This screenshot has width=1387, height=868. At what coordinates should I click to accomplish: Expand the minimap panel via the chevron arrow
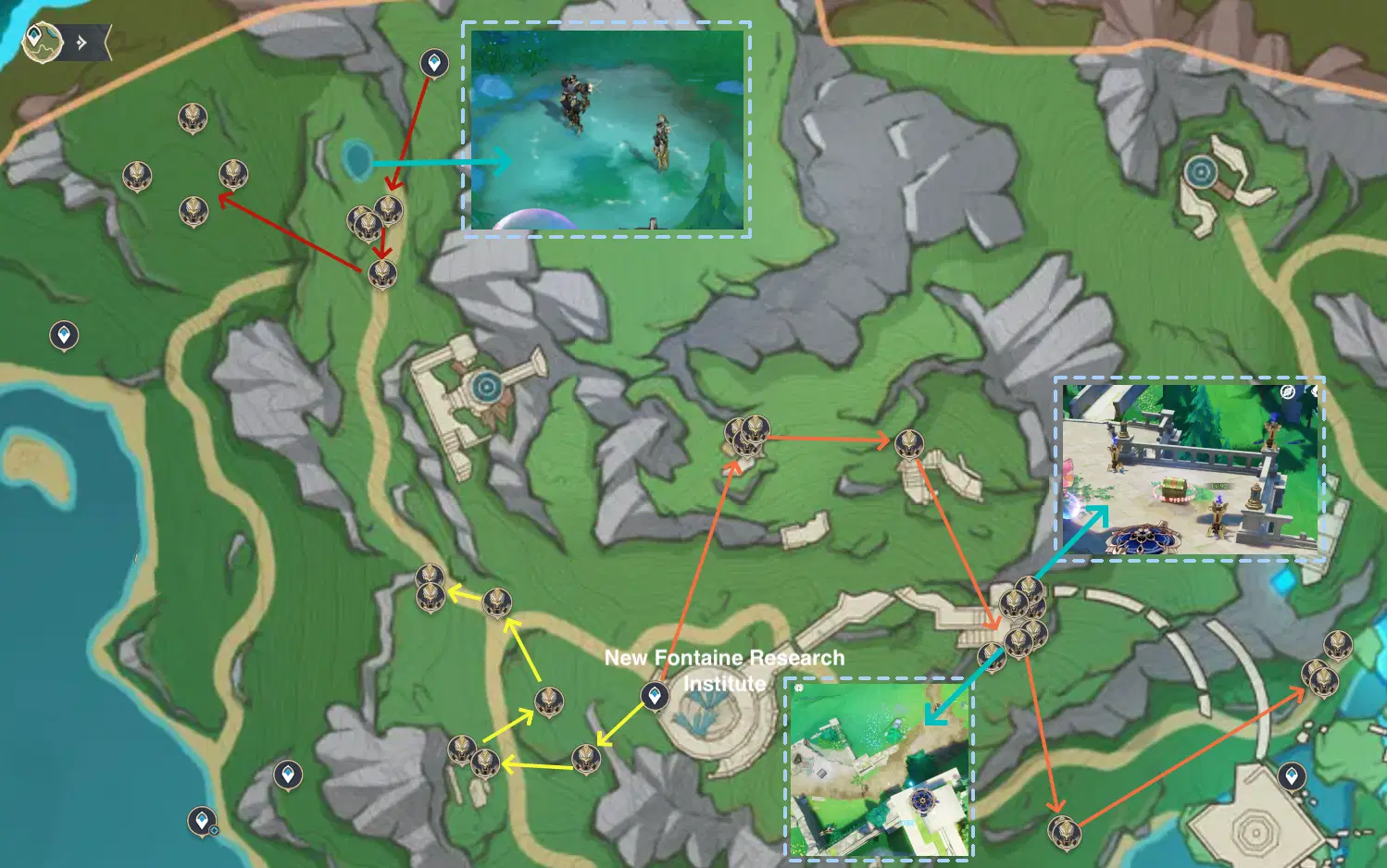(83, 41)
